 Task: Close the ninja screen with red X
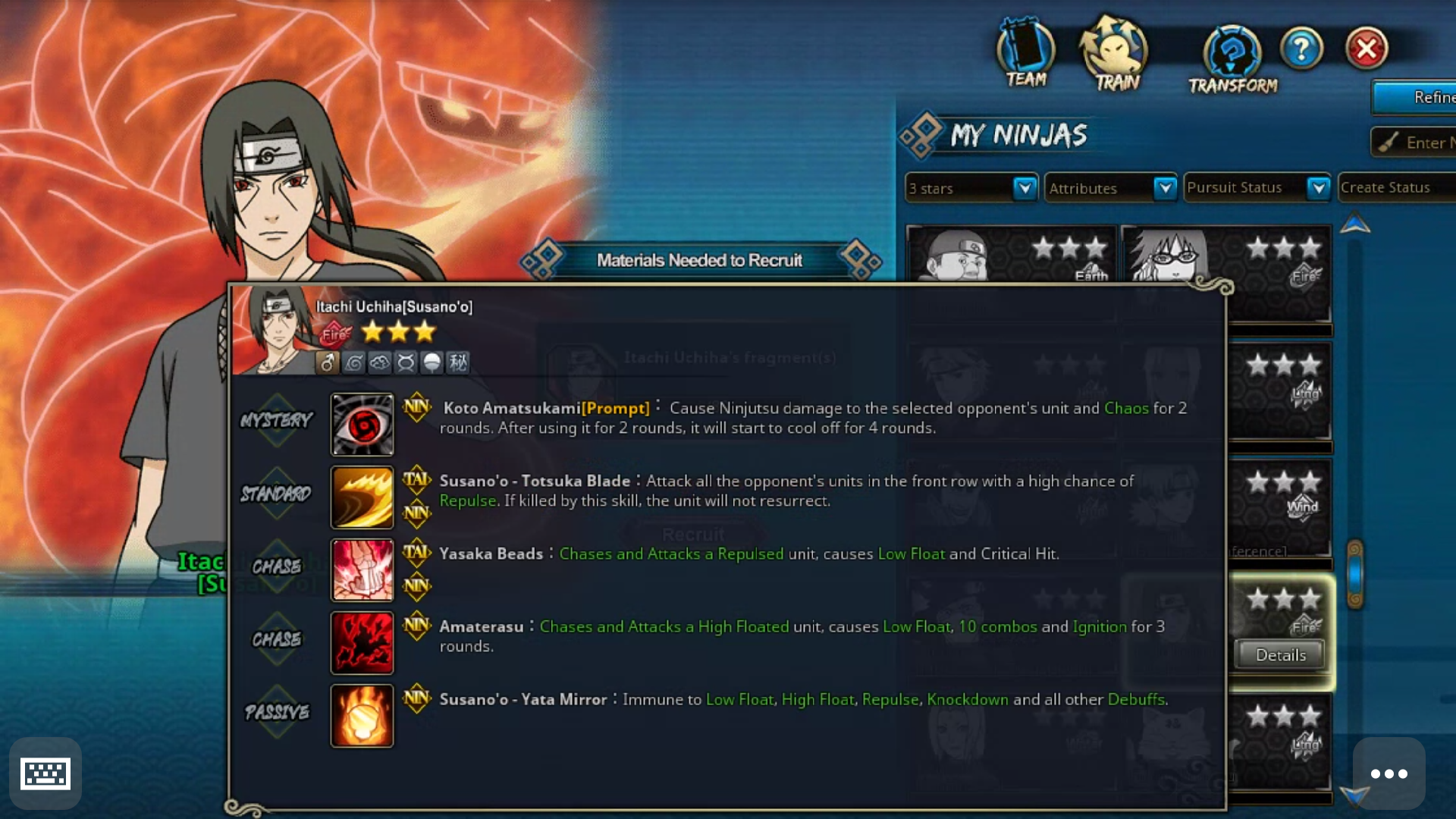pos(1367,49)
